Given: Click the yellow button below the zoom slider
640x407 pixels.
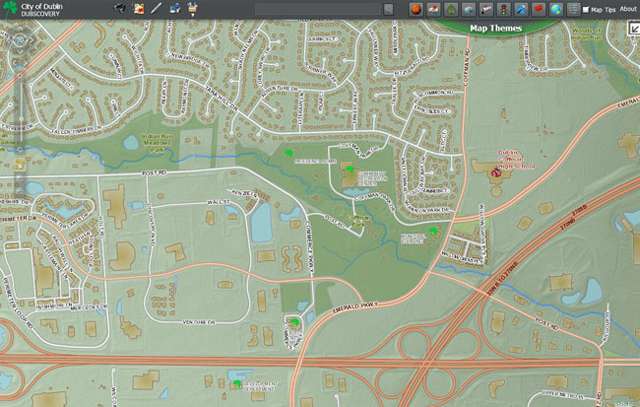Looking at the screenshot, I should tap(18, 161).
